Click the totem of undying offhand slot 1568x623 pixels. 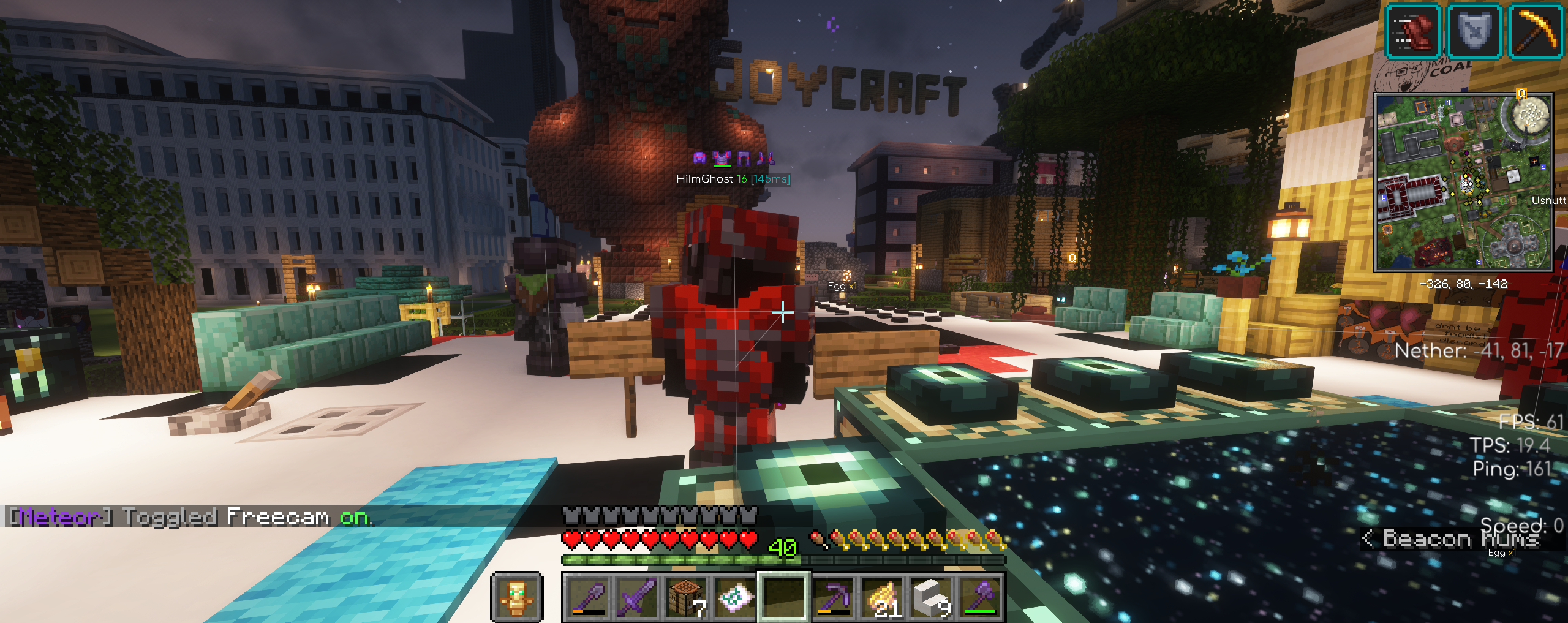point(516,597)
